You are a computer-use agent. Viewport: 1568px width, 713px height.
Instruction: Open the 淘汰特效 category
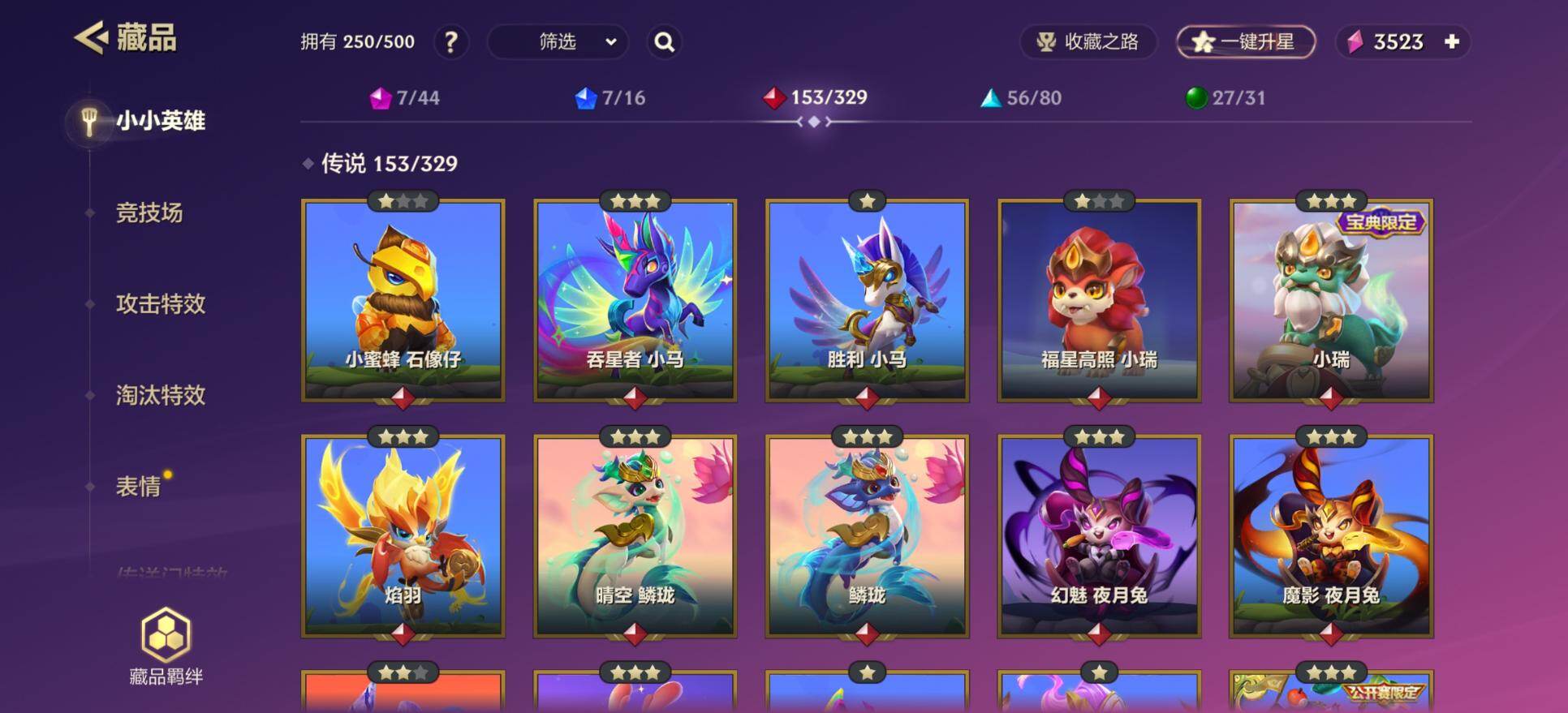point(161,395)
